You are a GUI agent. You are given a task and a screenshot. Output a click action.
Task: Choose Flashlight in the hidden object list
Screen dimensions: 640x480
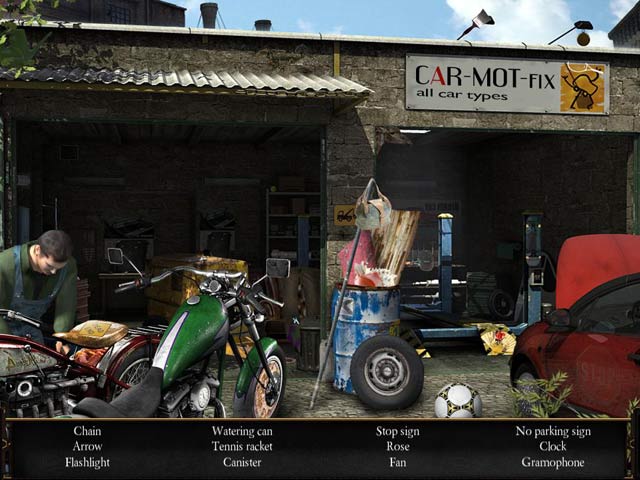(x=87, y=462)
